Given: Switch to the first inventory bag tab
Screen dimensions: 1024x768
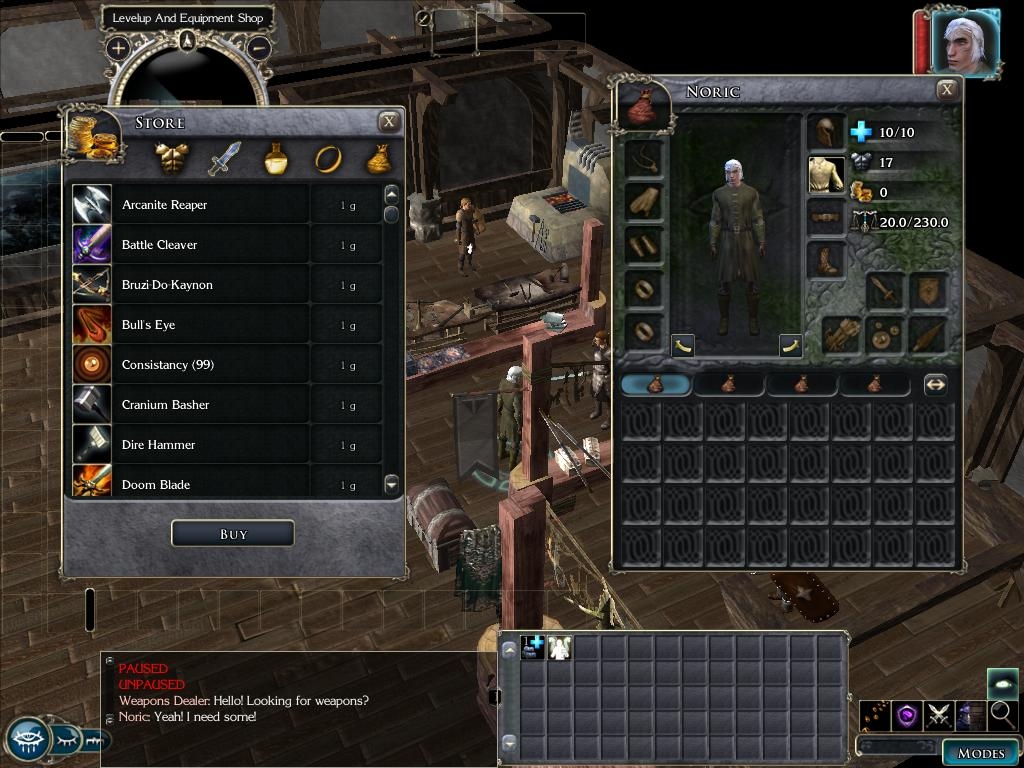Looking at the screenshot, I should tap(655, 384).
